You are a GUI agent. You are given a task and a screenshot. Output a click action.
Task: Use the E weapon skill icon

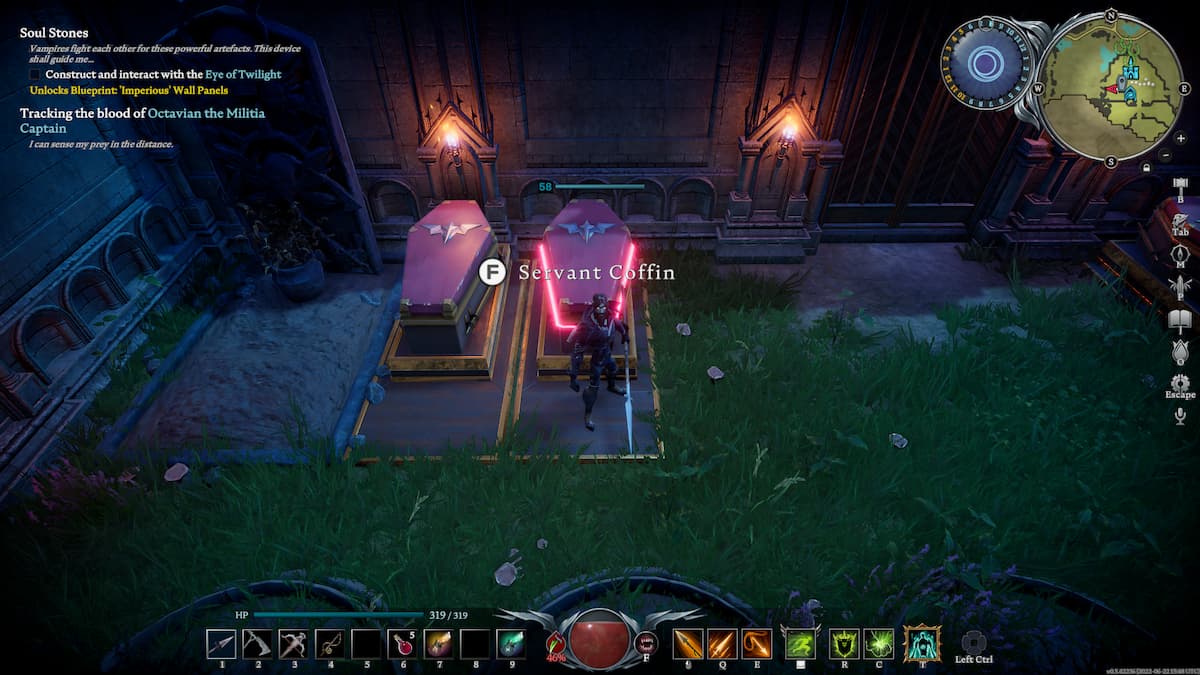(x=756, y=643)
